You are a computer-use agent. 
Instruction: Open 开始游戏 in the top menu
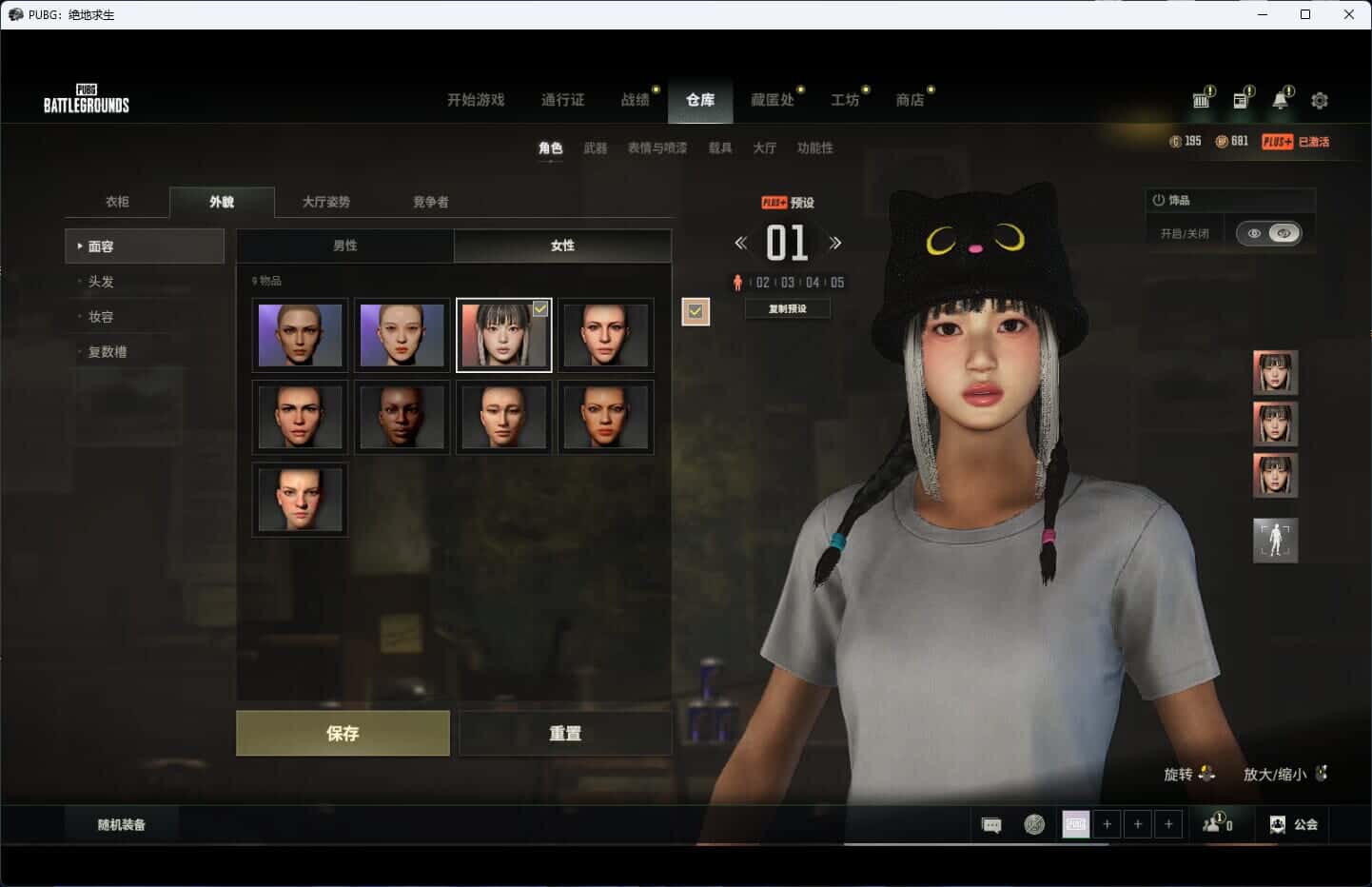click(x=476, y=100)
